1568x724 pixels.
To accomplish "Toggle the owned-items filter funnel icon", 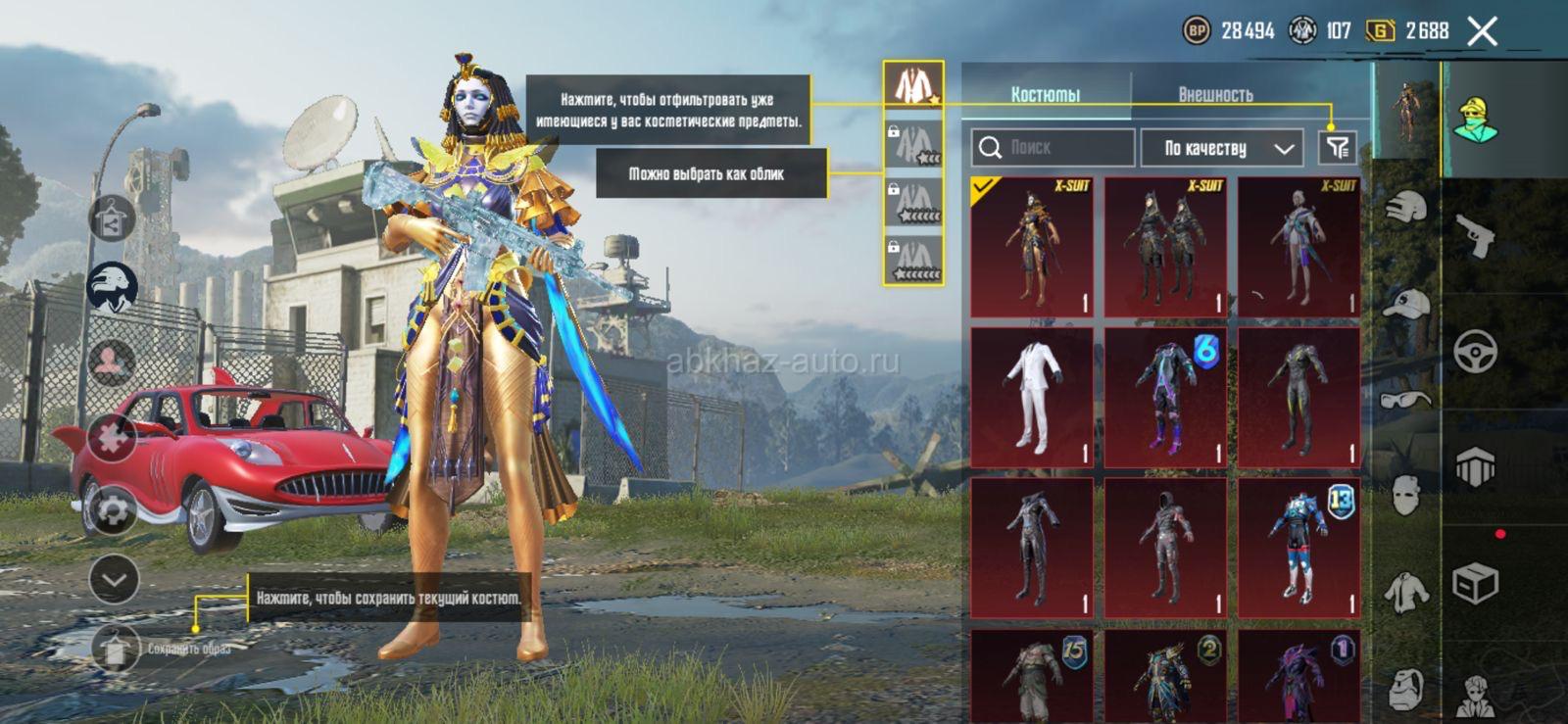I will (1337, 148).
